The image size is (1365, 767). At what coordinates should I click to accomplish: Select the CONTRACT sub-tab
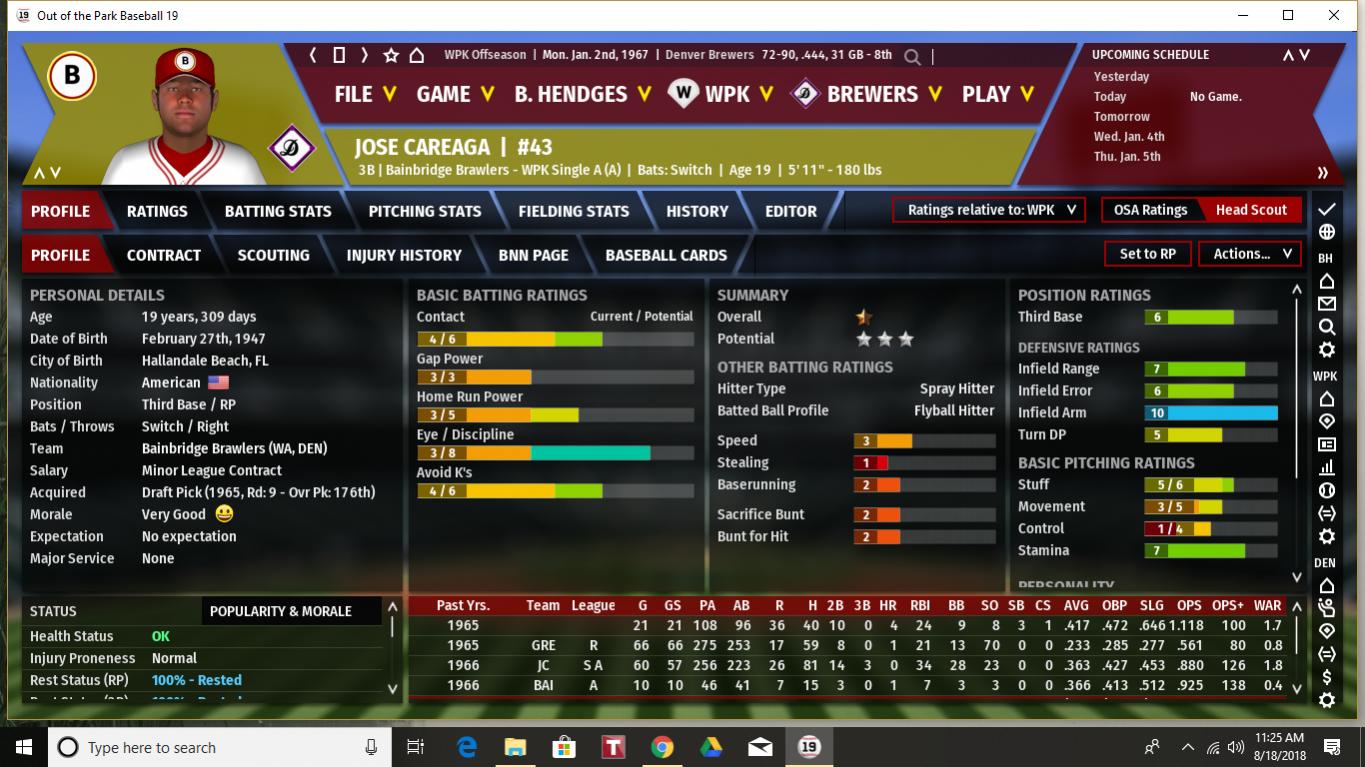coord(164,255)
